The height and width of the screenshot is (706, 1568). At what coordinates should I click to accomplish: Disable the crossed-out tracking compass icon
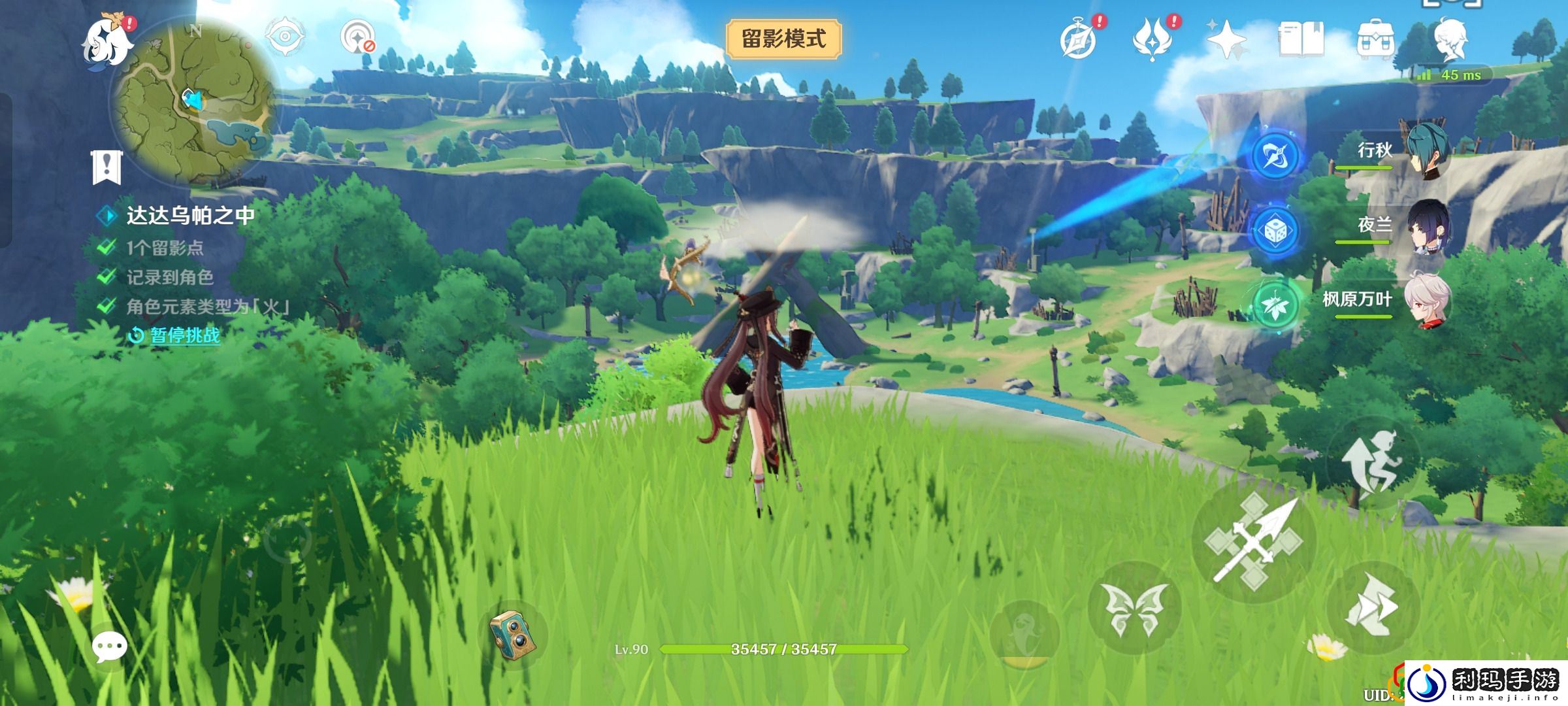click(x=356, y=36)
